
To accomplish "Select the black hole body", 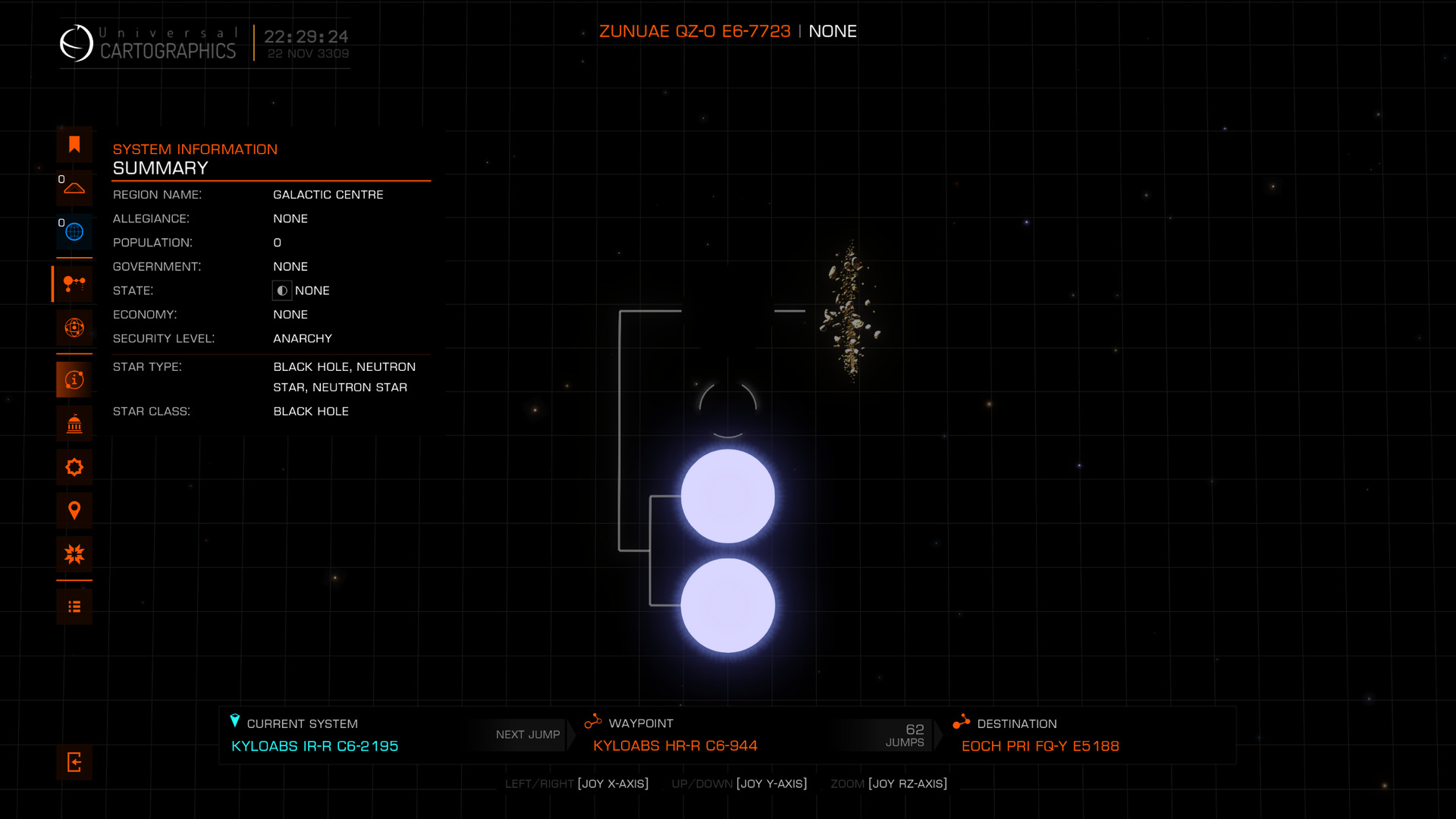I will 728,311.
